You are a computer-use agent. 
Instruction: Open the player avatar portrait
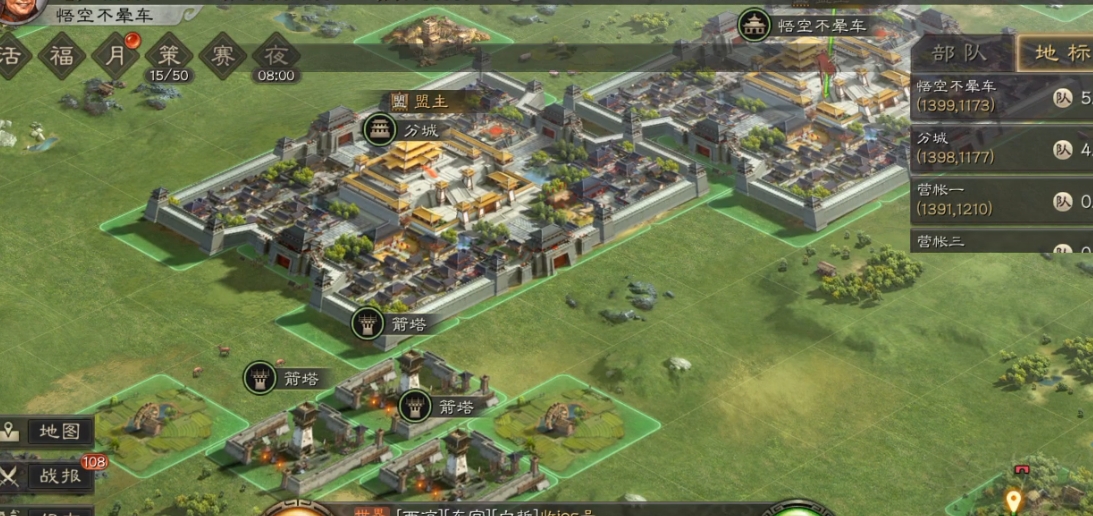(20, 10)
